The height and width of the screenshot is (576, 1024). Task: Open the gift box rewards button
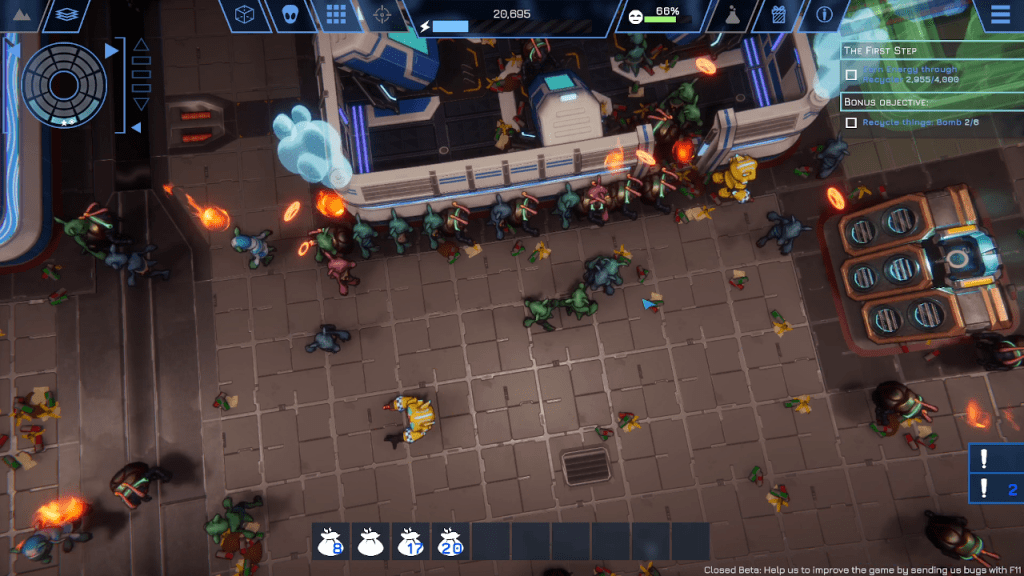tap(779, 15)
